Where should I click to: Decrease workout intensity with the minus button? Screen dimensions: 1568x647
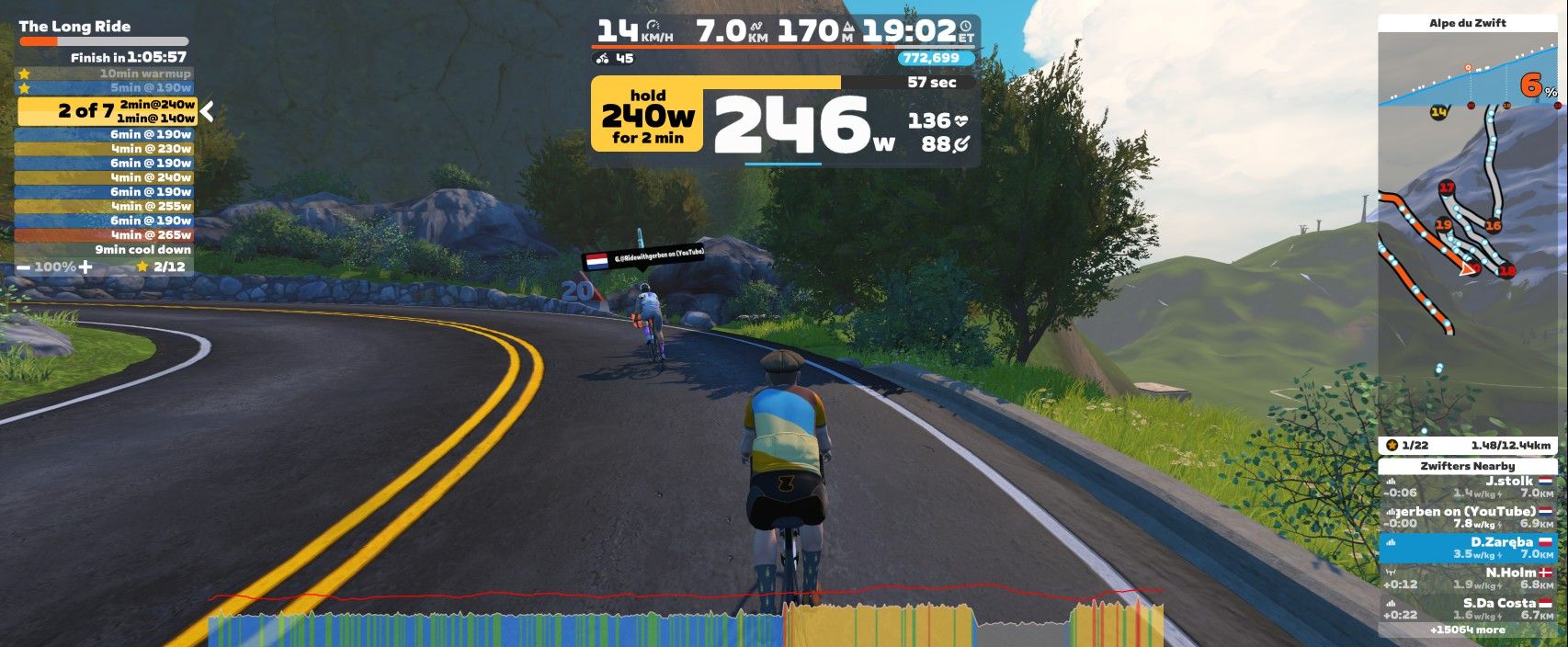click(23, 267)
